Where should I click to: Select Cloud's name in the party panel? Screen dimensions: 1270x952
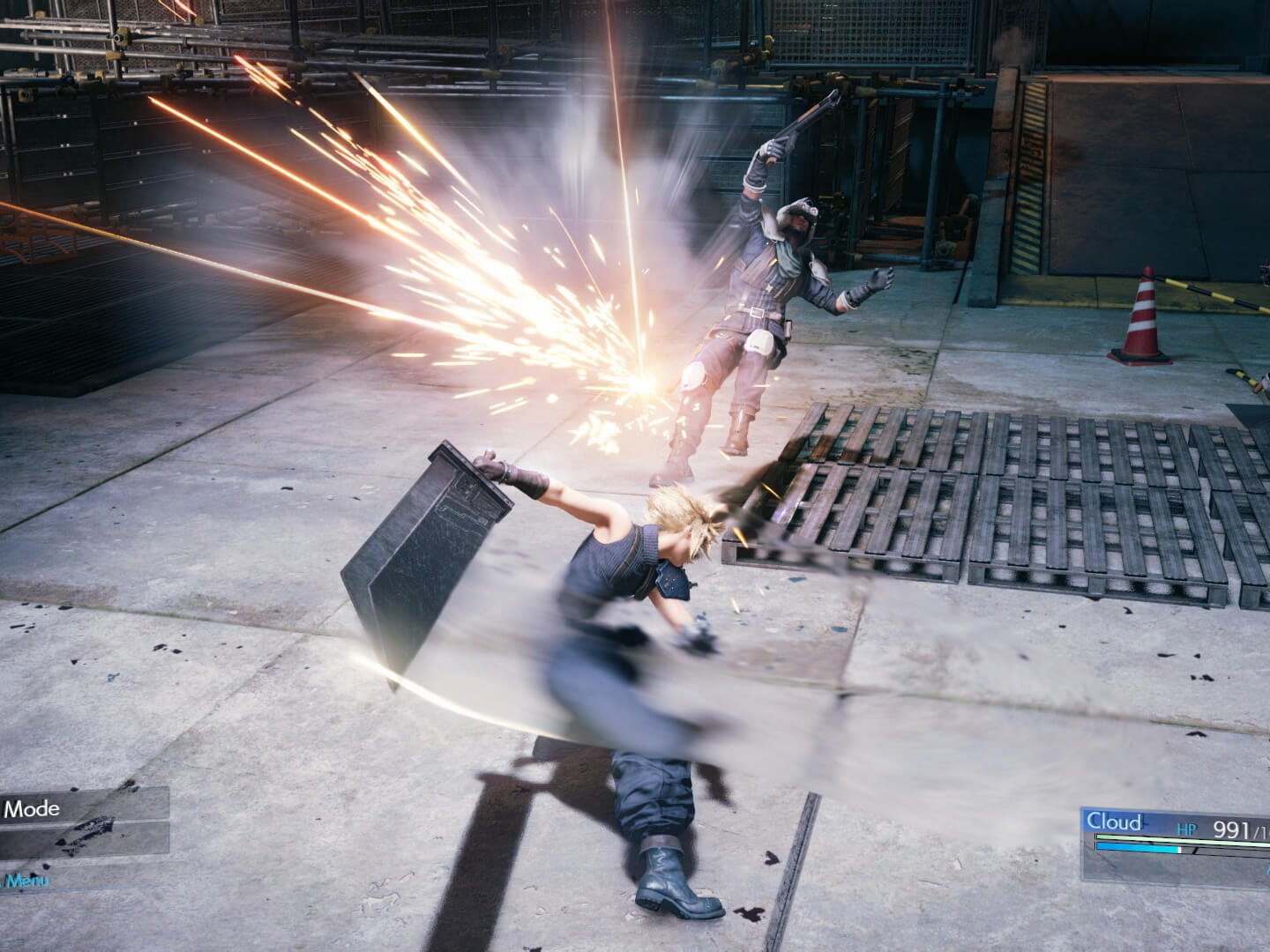point(1114,822)
